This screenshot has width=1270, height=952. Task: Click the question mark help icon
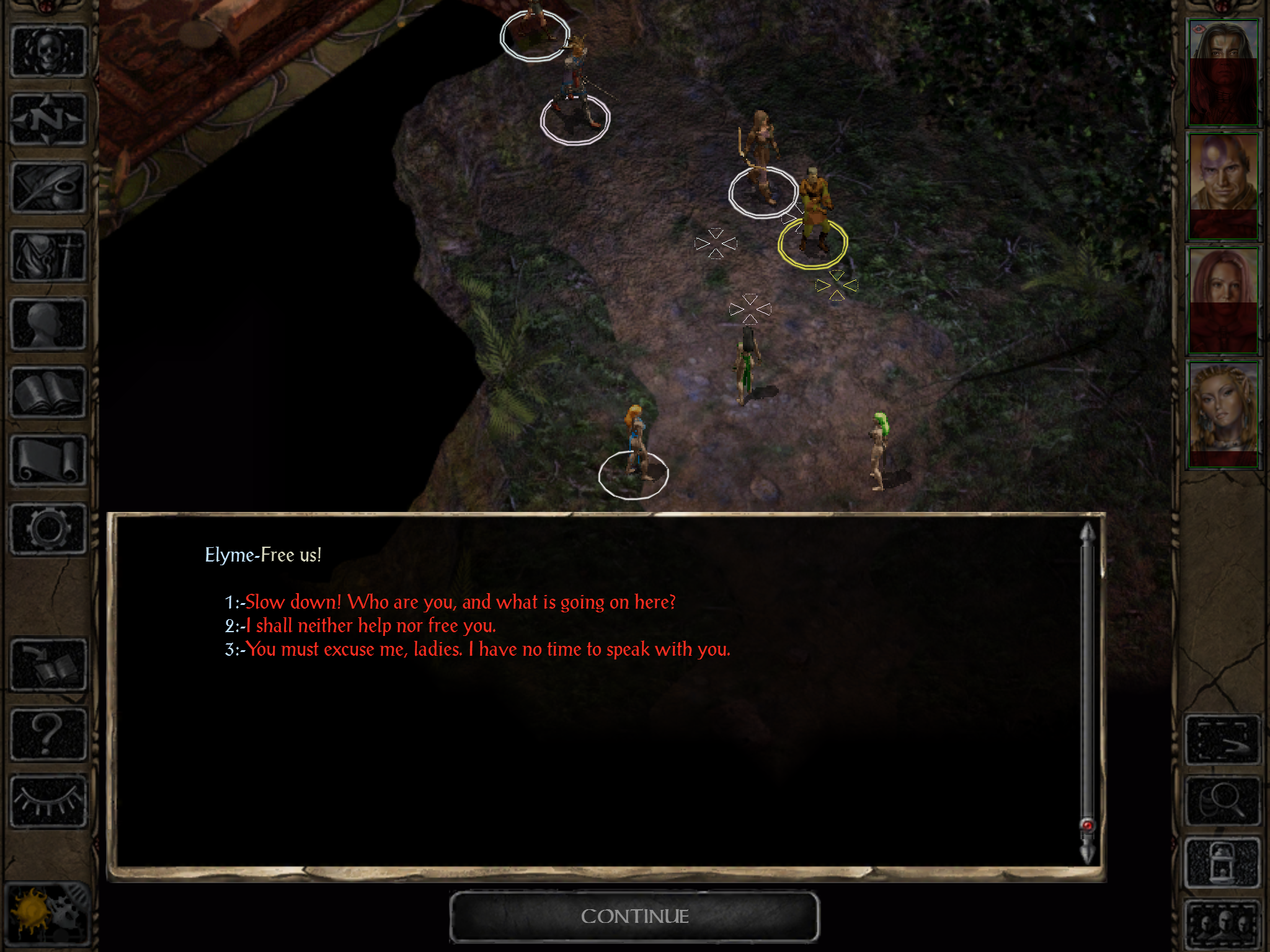48,734
